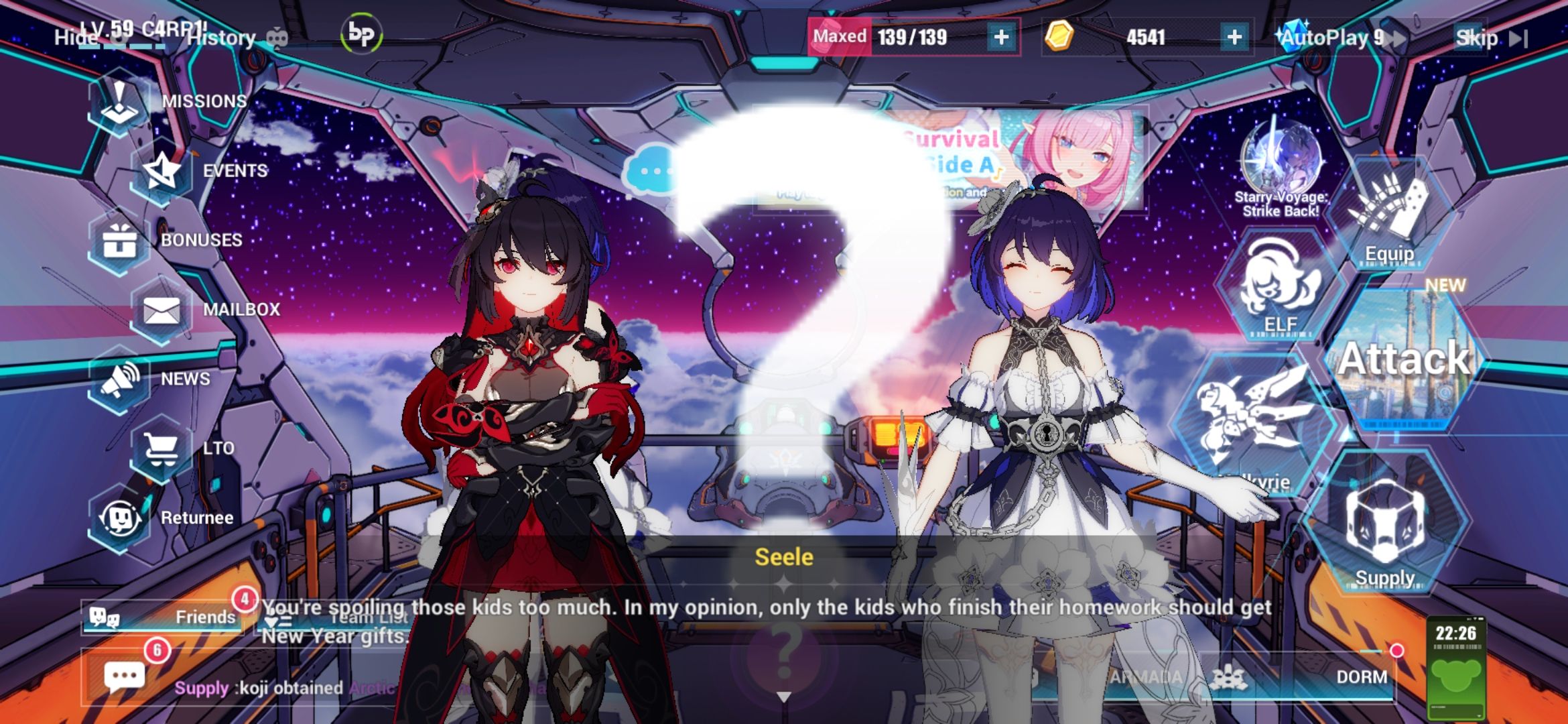Image resolution: width=1568 pixels, height=724 pixels.
Task: Hide the game UI
Action: click(76, 38)
